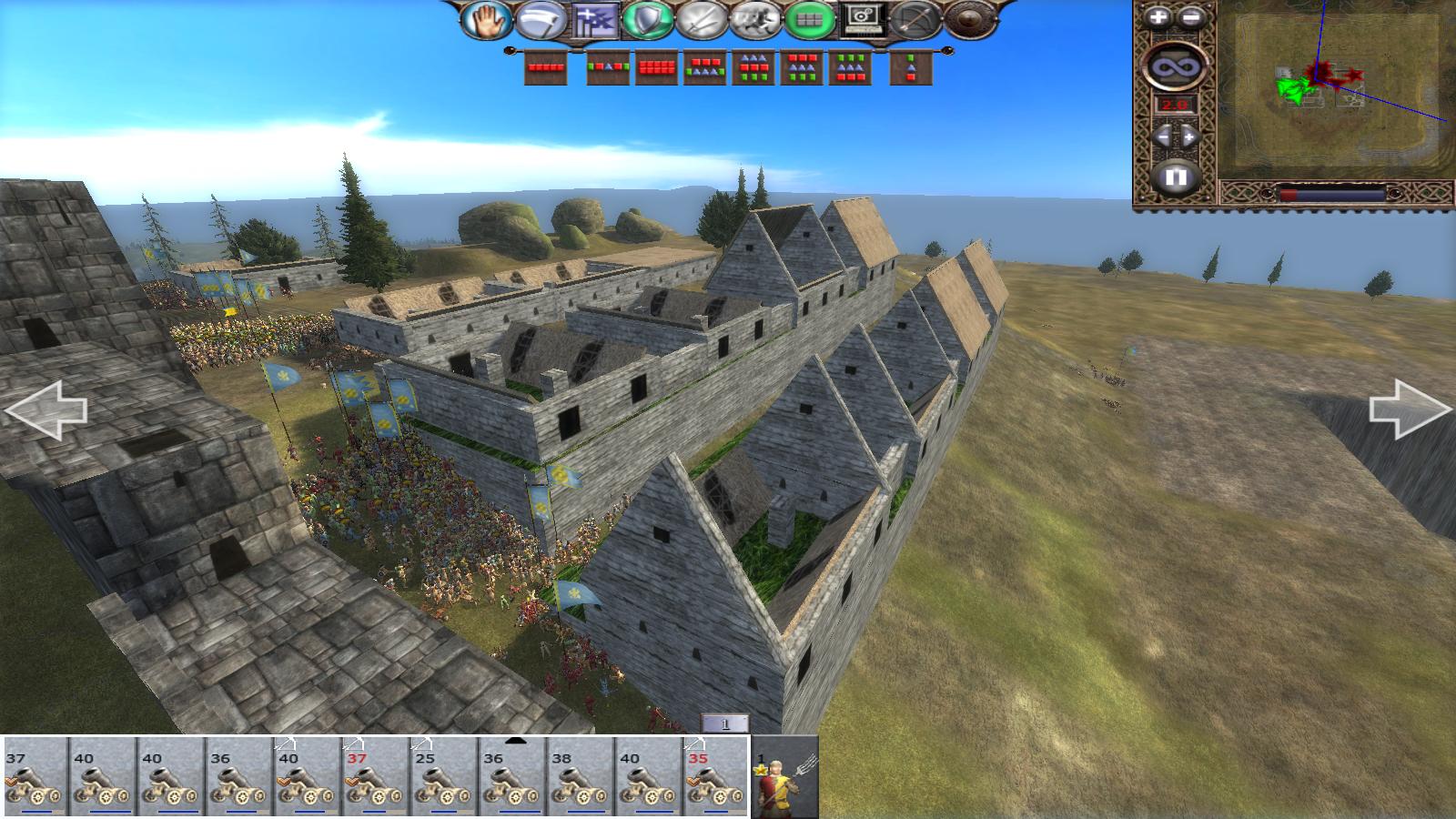Screen dimensions: 1456x819
Task: Increase battle speed with the right arrow
Action: tap(1190, 137)
